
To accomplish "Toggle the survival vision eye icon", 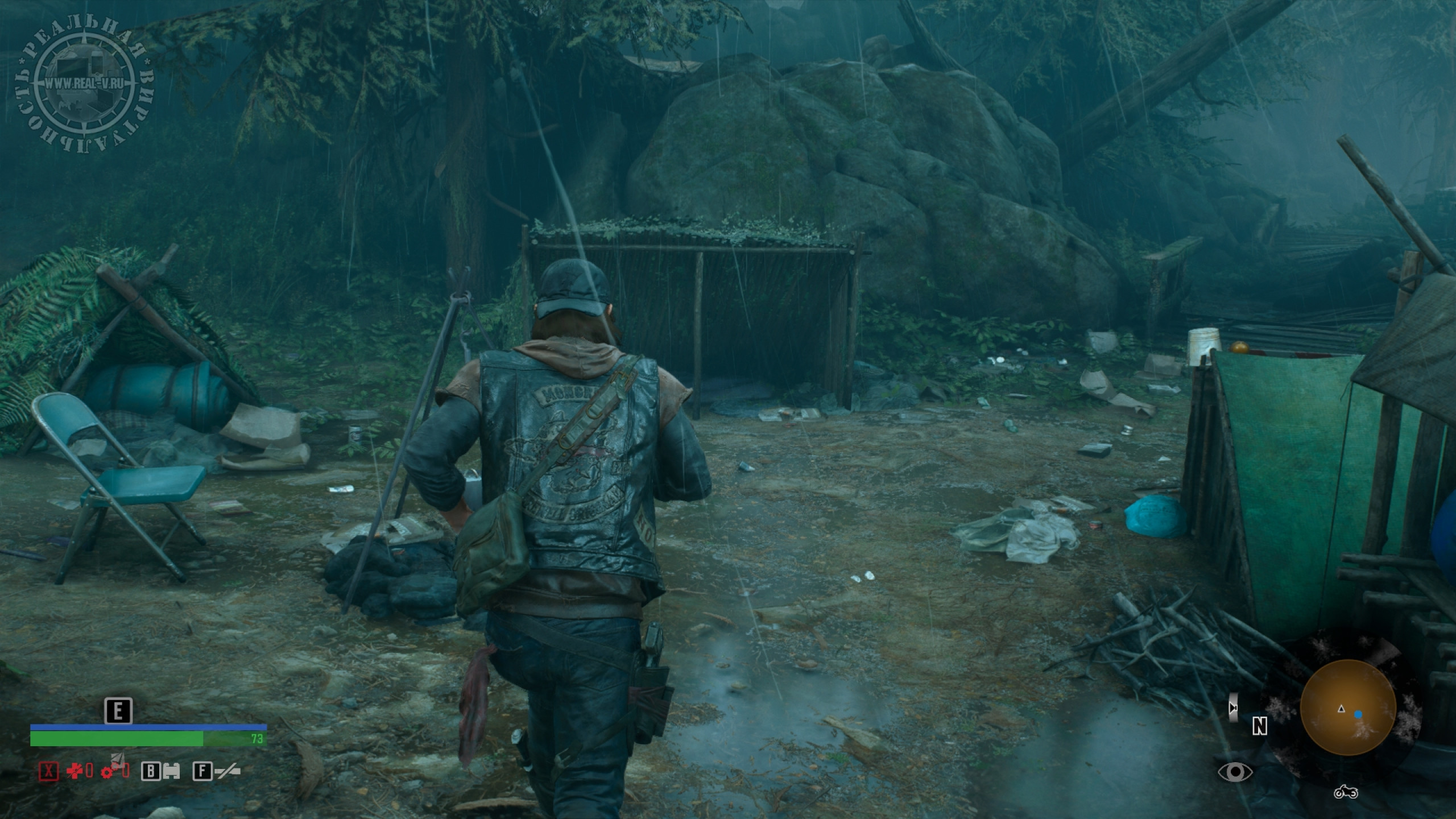I will 1235,772.
